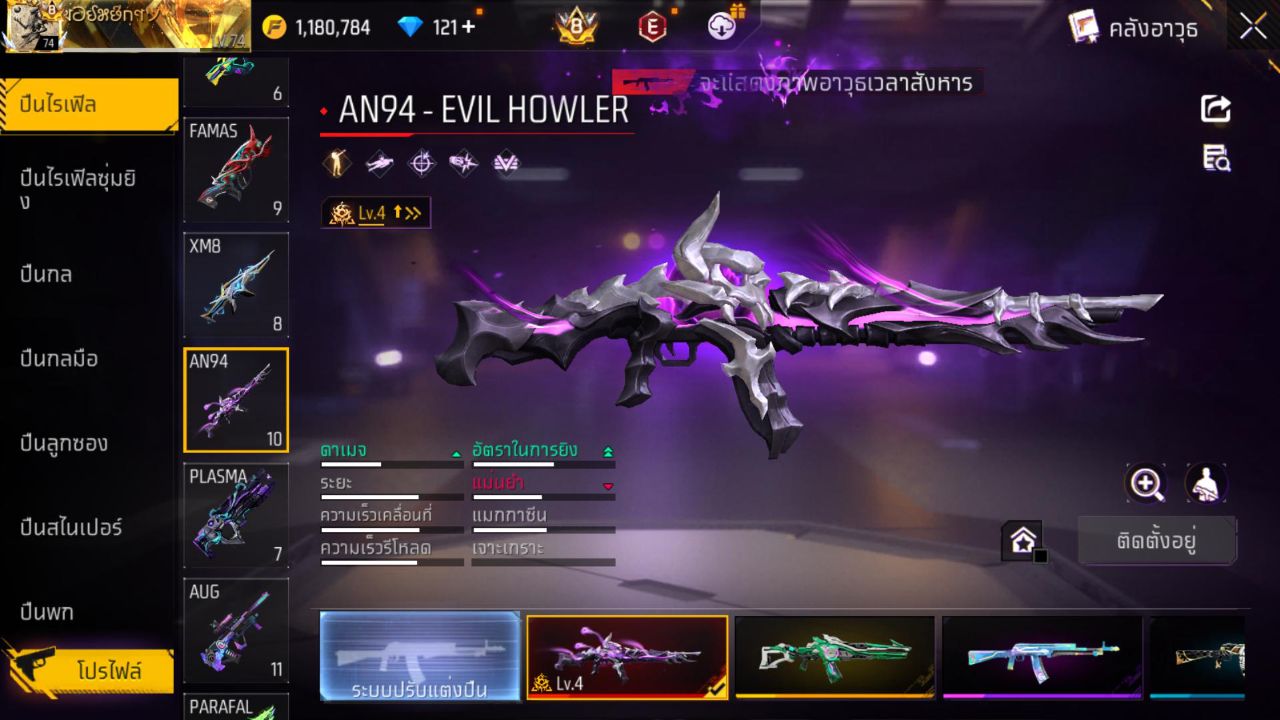Screen dimensions: 1280x720
Task: Close the weapon vault screen
Action: point(1253,27)
